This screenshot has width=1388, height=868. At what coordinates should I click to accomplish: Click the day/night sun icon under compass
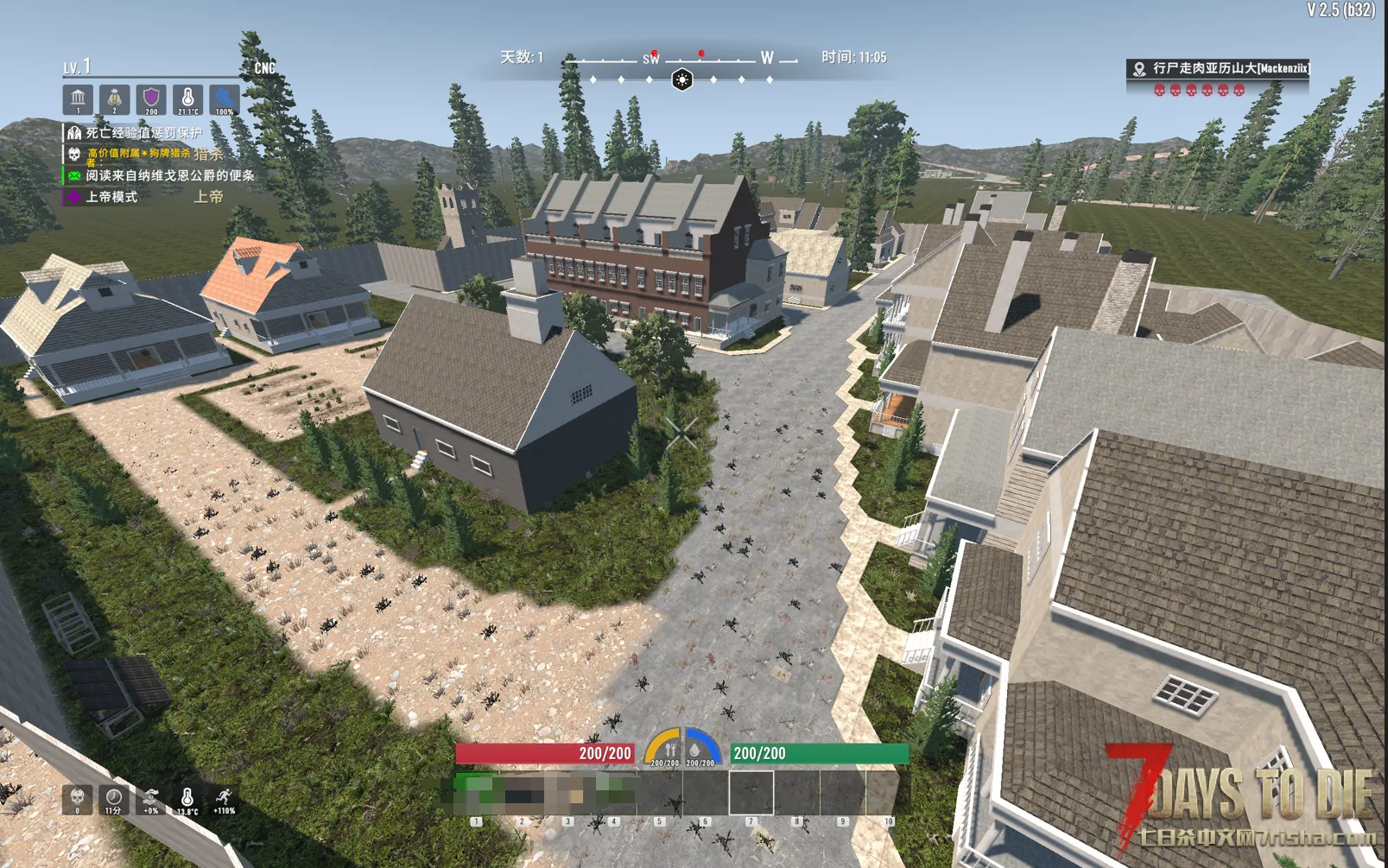tap(681, 80)
